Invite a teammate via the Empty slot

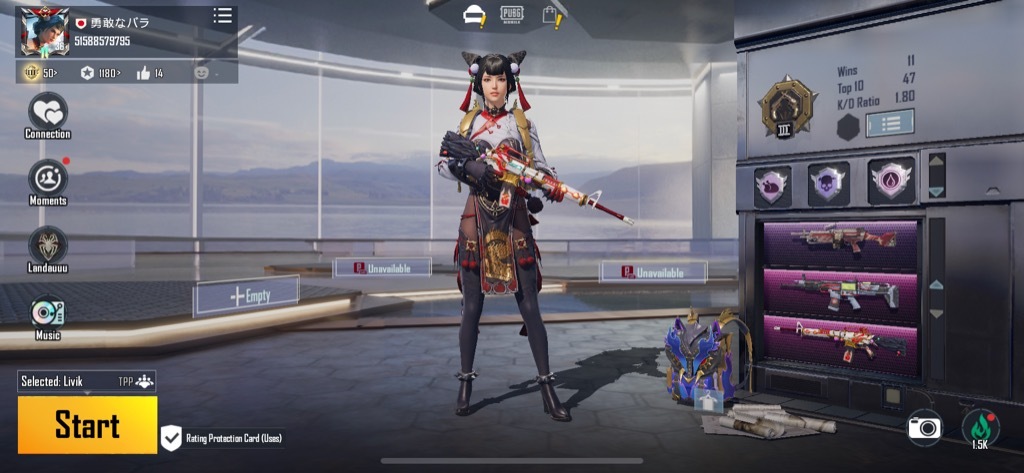pyautogui.click(x=247, y=296)
